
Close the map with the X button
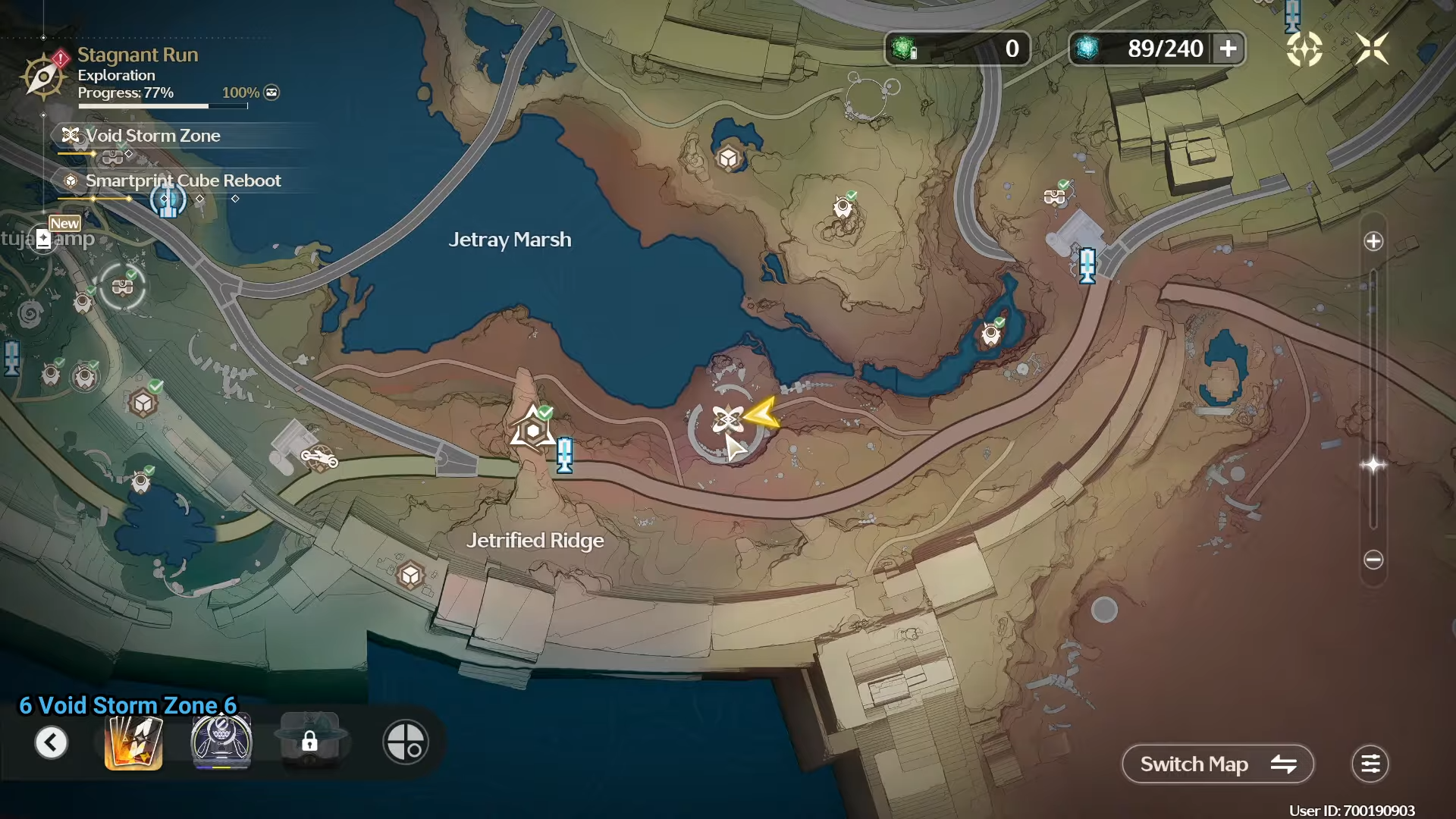coord(1372,49)
